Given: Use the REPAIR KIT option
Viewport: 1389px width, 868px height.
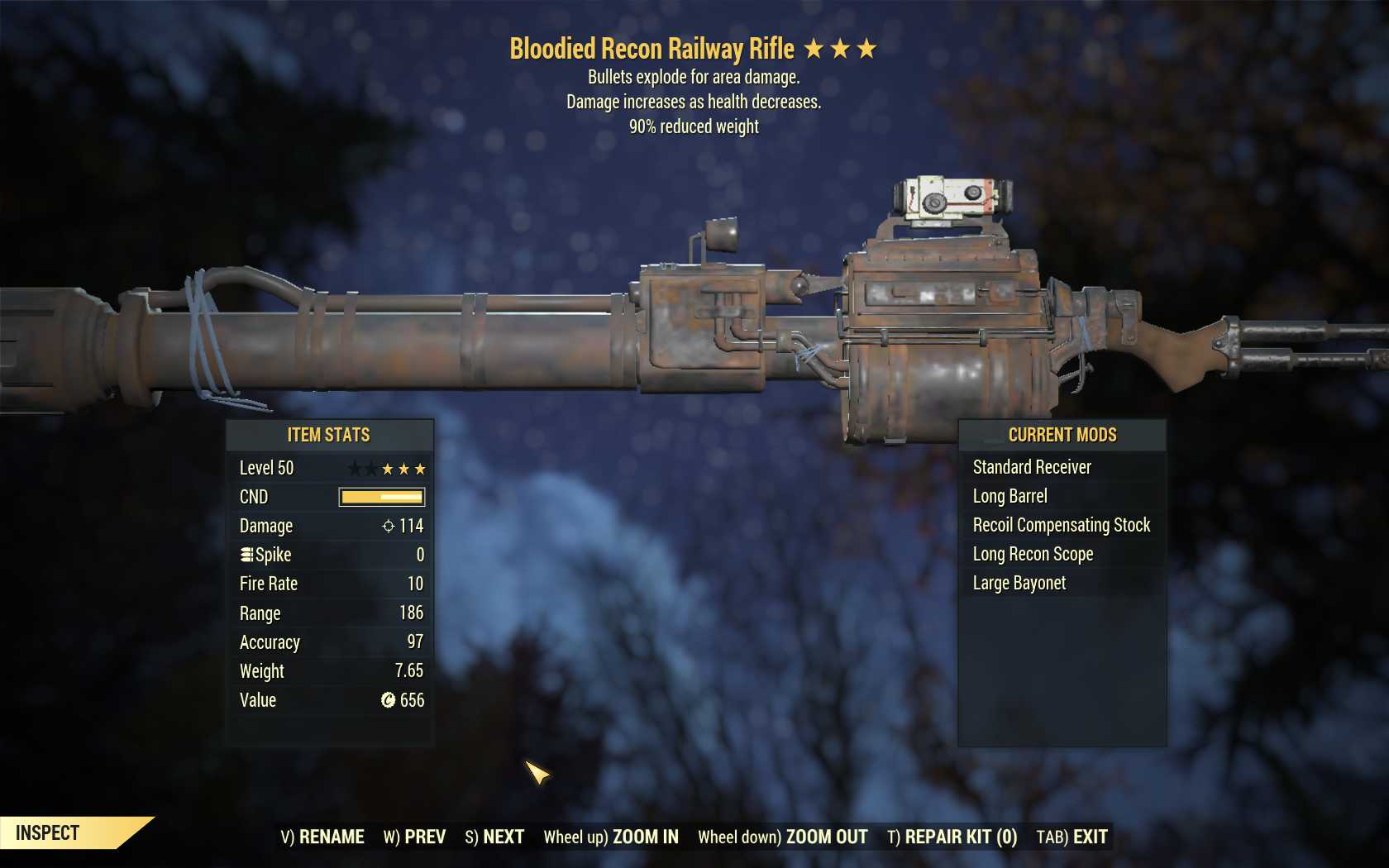Looking at the screenshot, I should [x=952, y=837].
